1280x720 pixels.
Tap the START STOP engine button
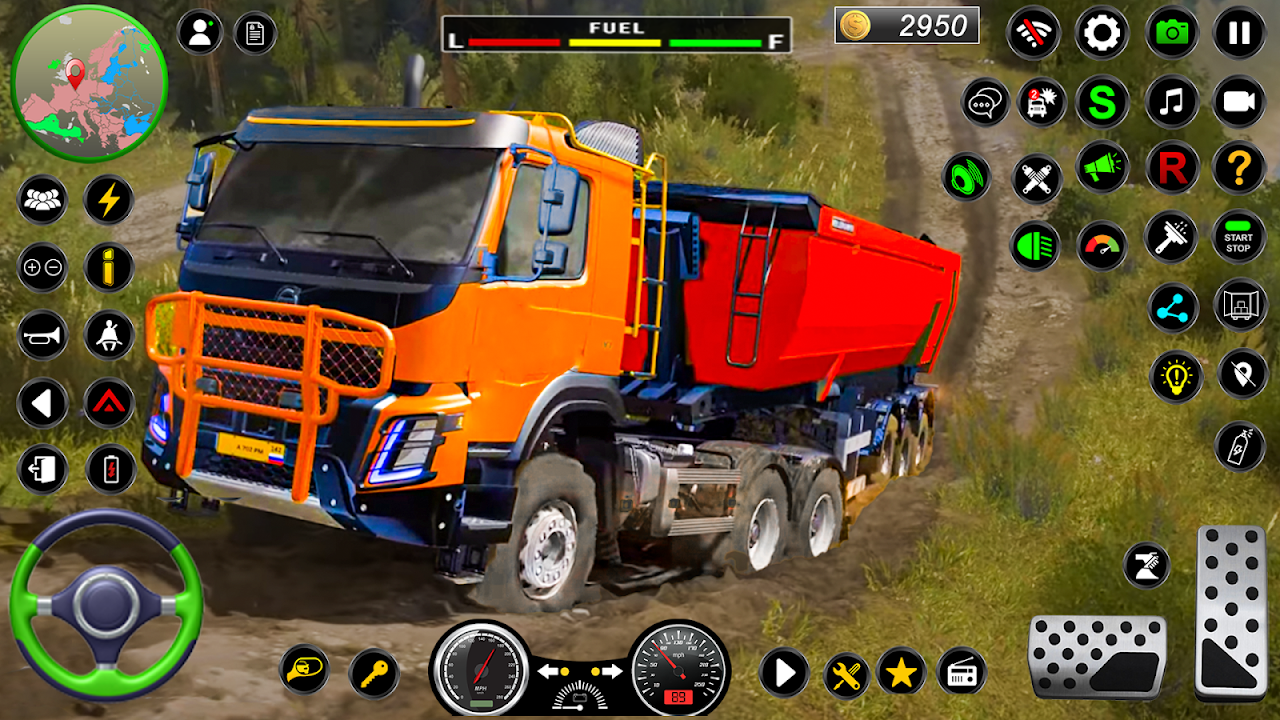coord(1239,237)
